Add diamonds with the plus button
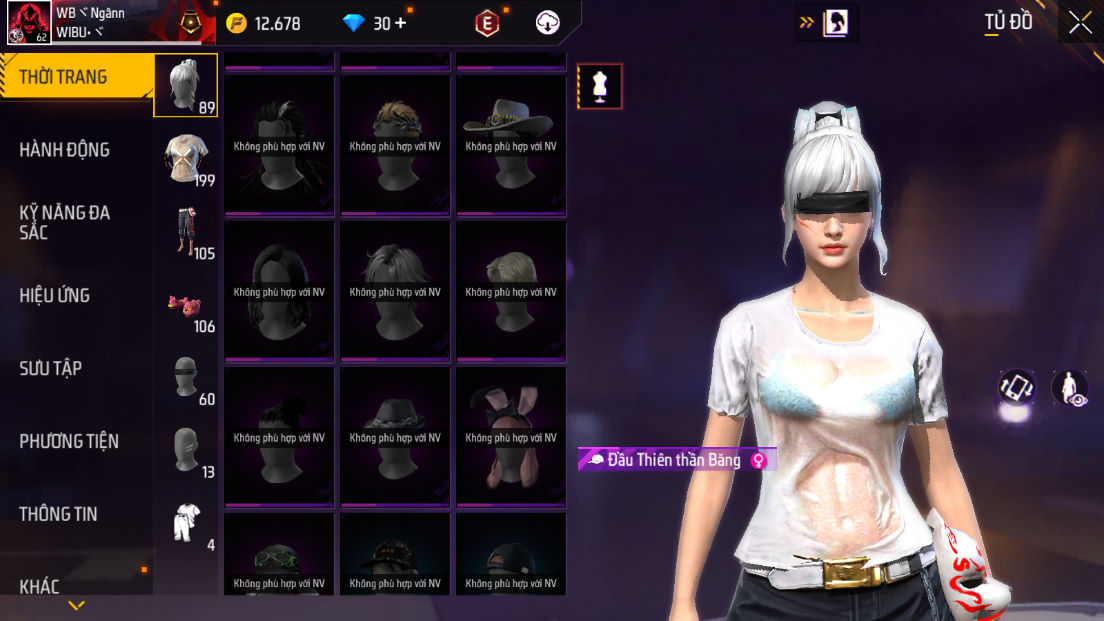Viewport: 1104px width, 621px height. (x=401, y=23)
